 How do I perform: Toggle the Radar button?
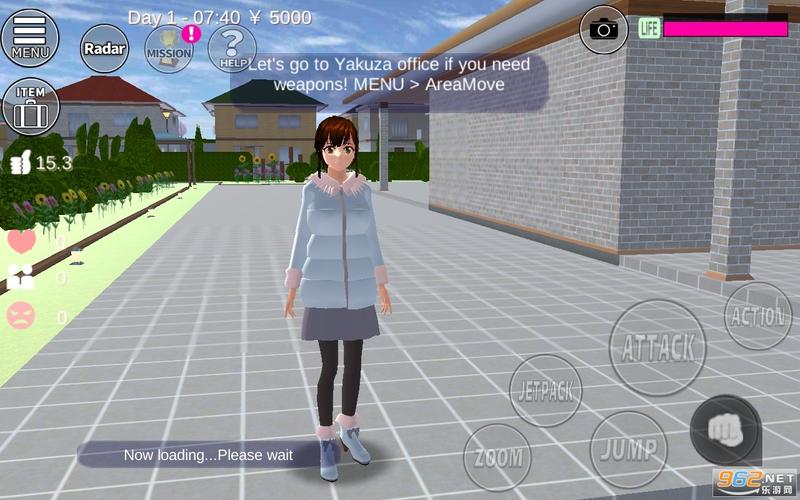click(103, 48)
